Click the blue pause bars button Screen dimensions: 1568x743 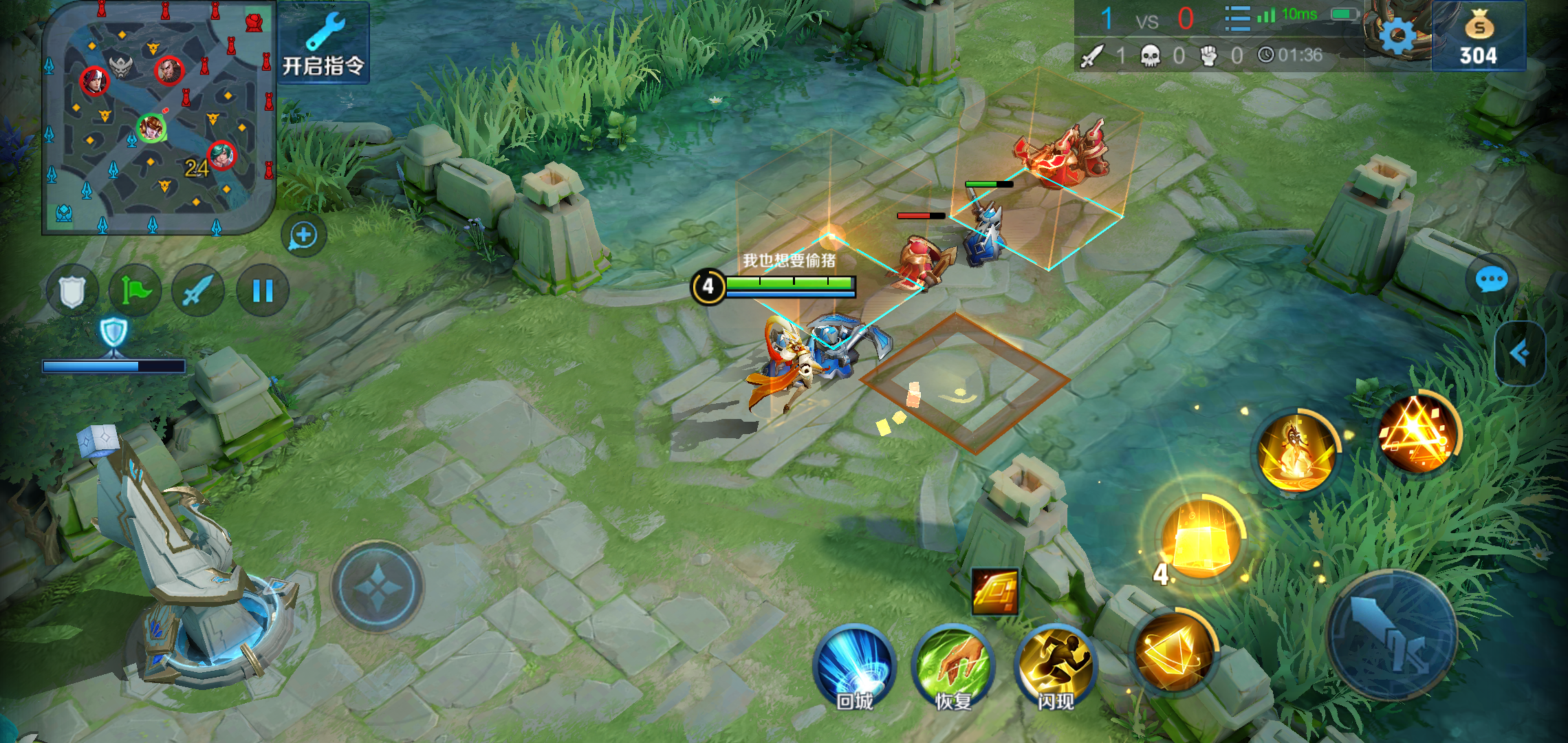263,292
